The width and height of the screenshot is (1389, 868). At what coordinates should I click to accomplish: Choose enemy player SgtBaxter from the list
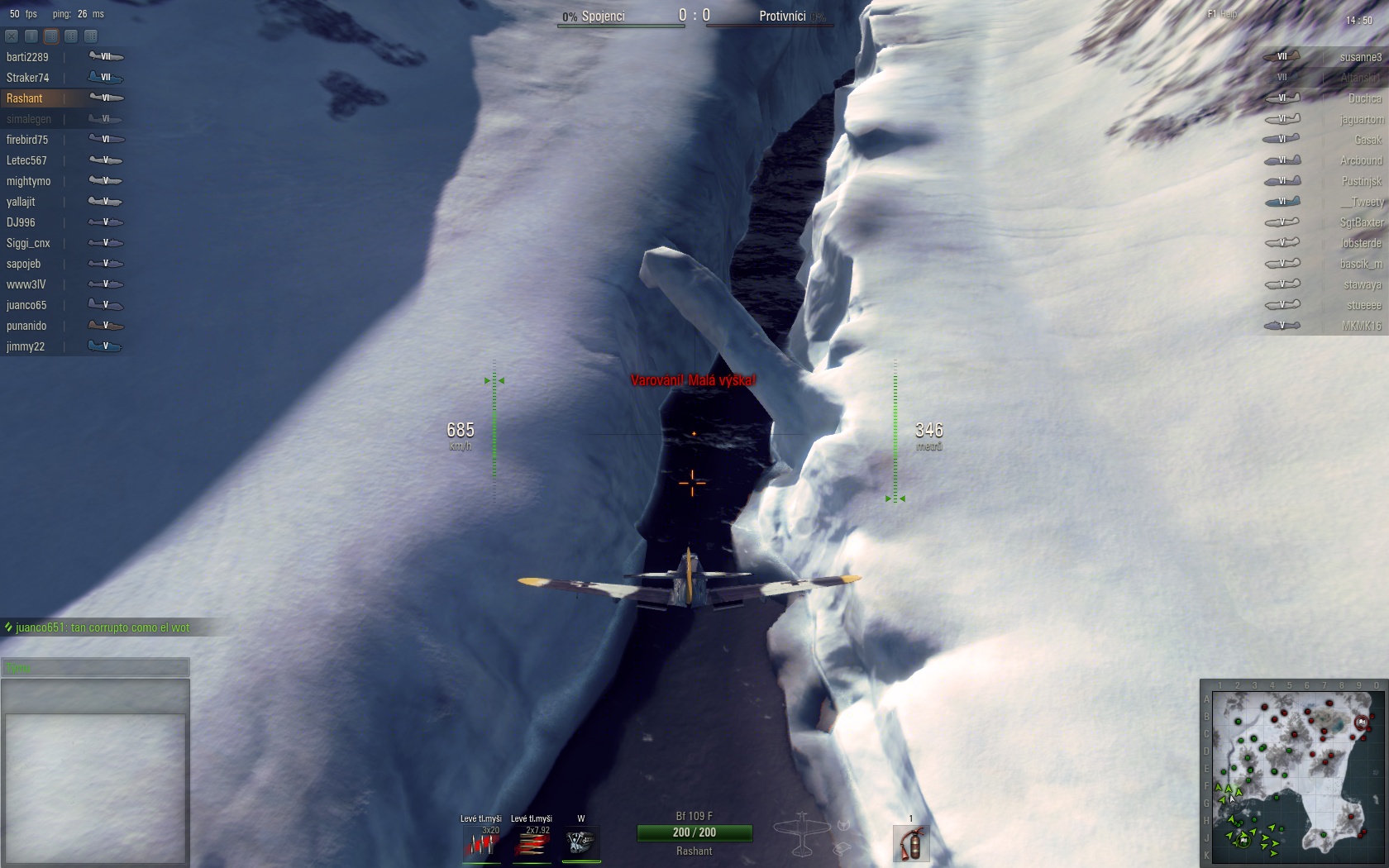point(1361,222)
